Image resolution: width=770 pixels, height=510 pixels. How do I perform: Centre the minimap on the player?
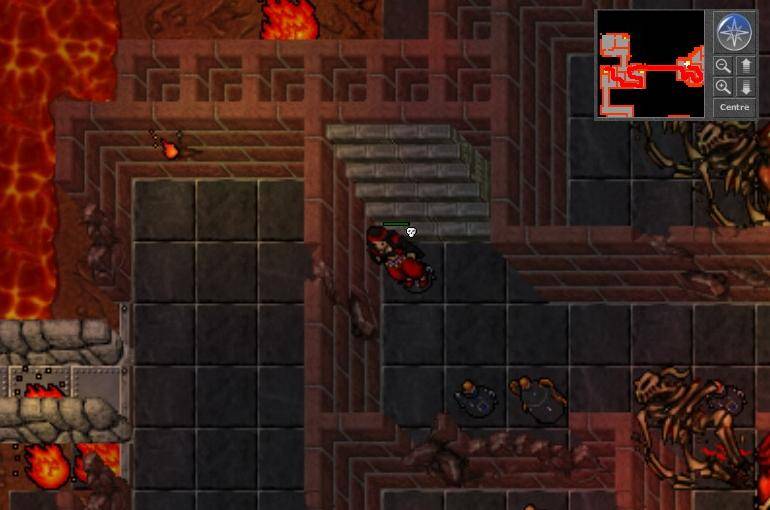[734, 107]
